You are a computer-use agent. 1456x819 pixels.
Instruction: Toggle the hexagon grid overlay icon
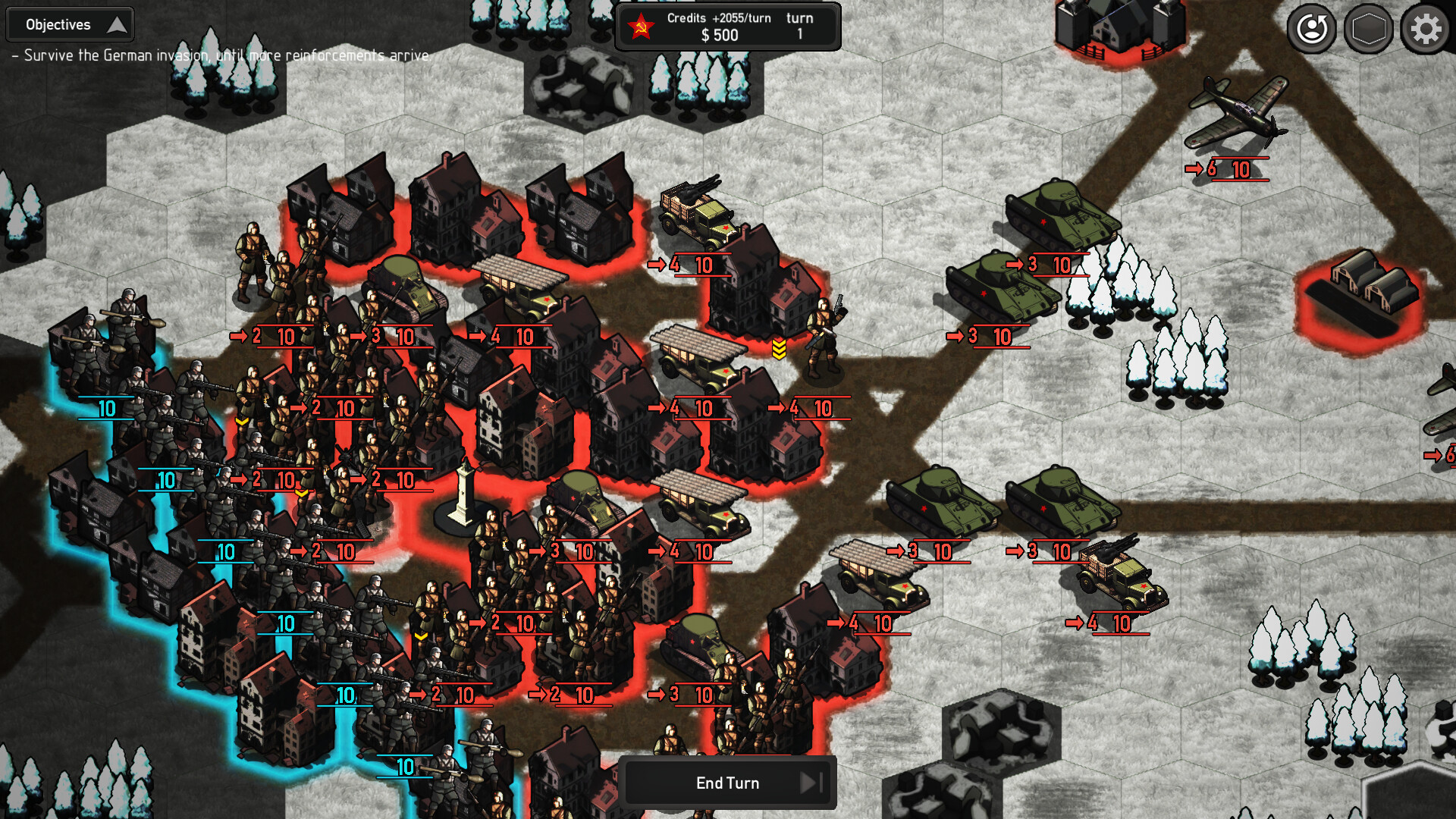click(1369, 30)
